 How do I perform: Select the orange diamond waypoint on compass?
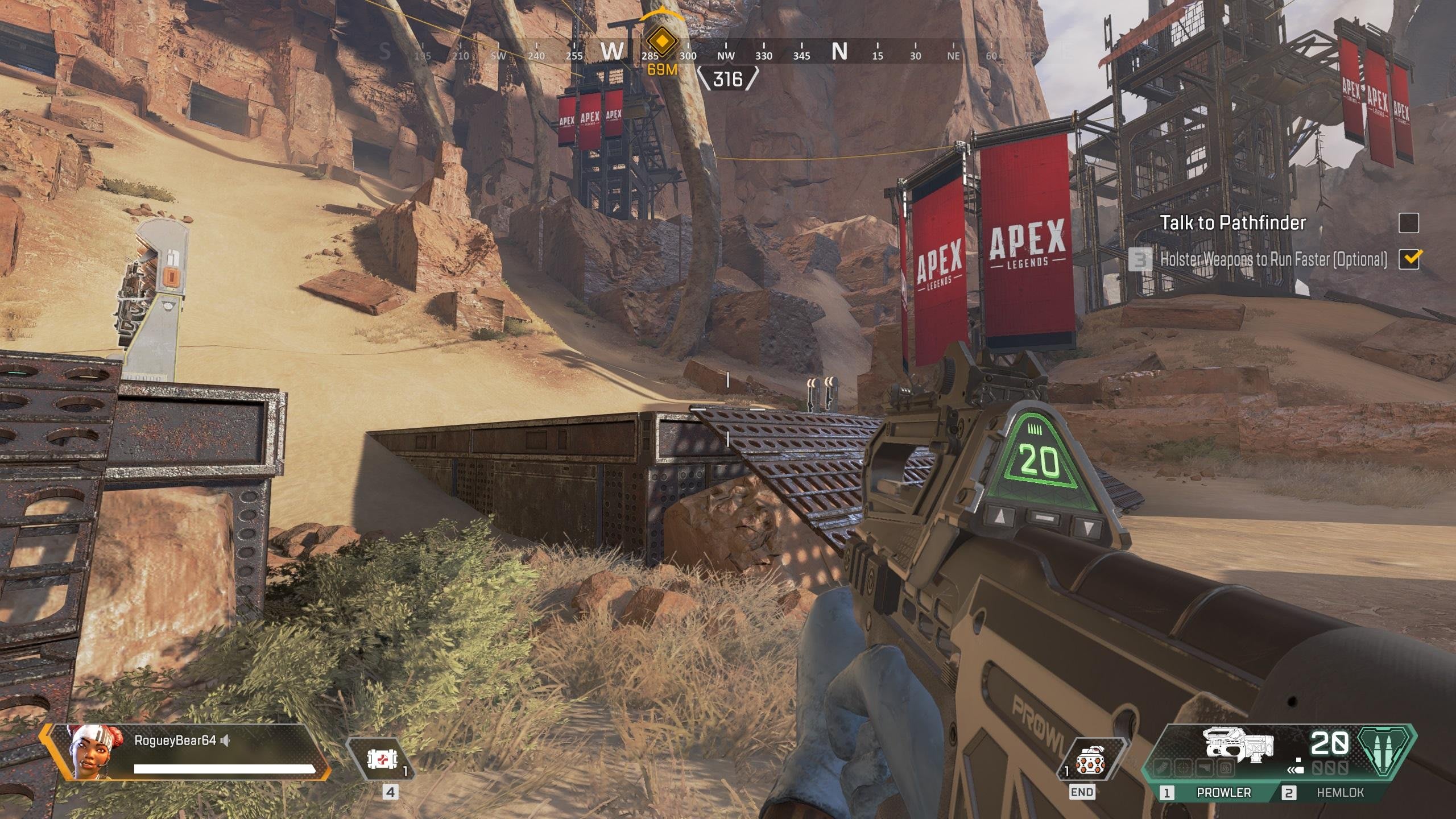(661, 41)
